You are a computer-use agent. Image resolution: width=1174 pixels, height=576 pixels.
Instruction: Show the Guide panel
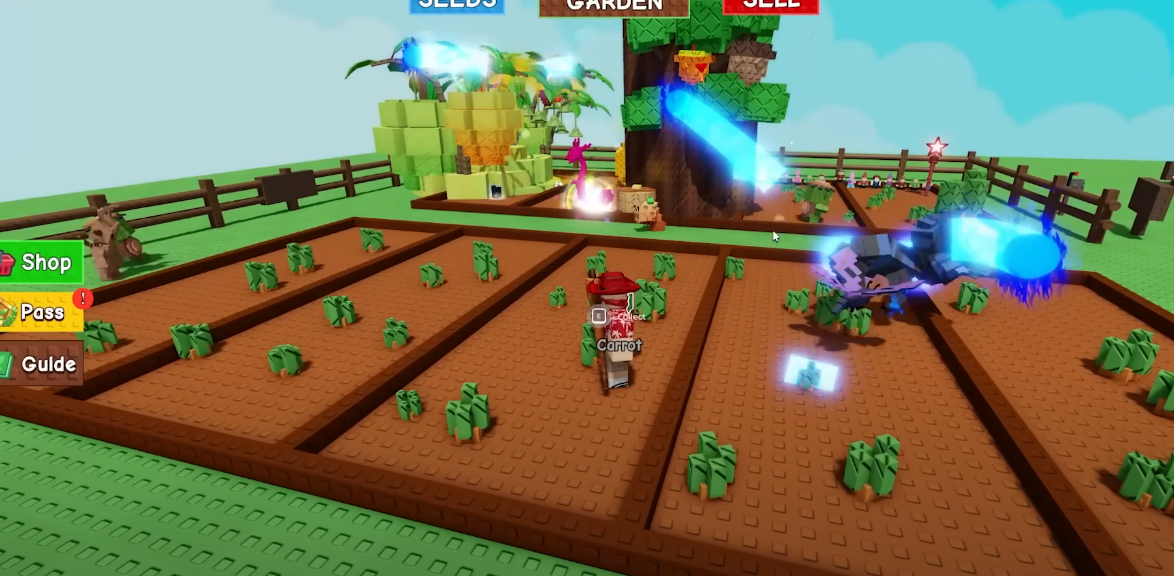[41, 364]
